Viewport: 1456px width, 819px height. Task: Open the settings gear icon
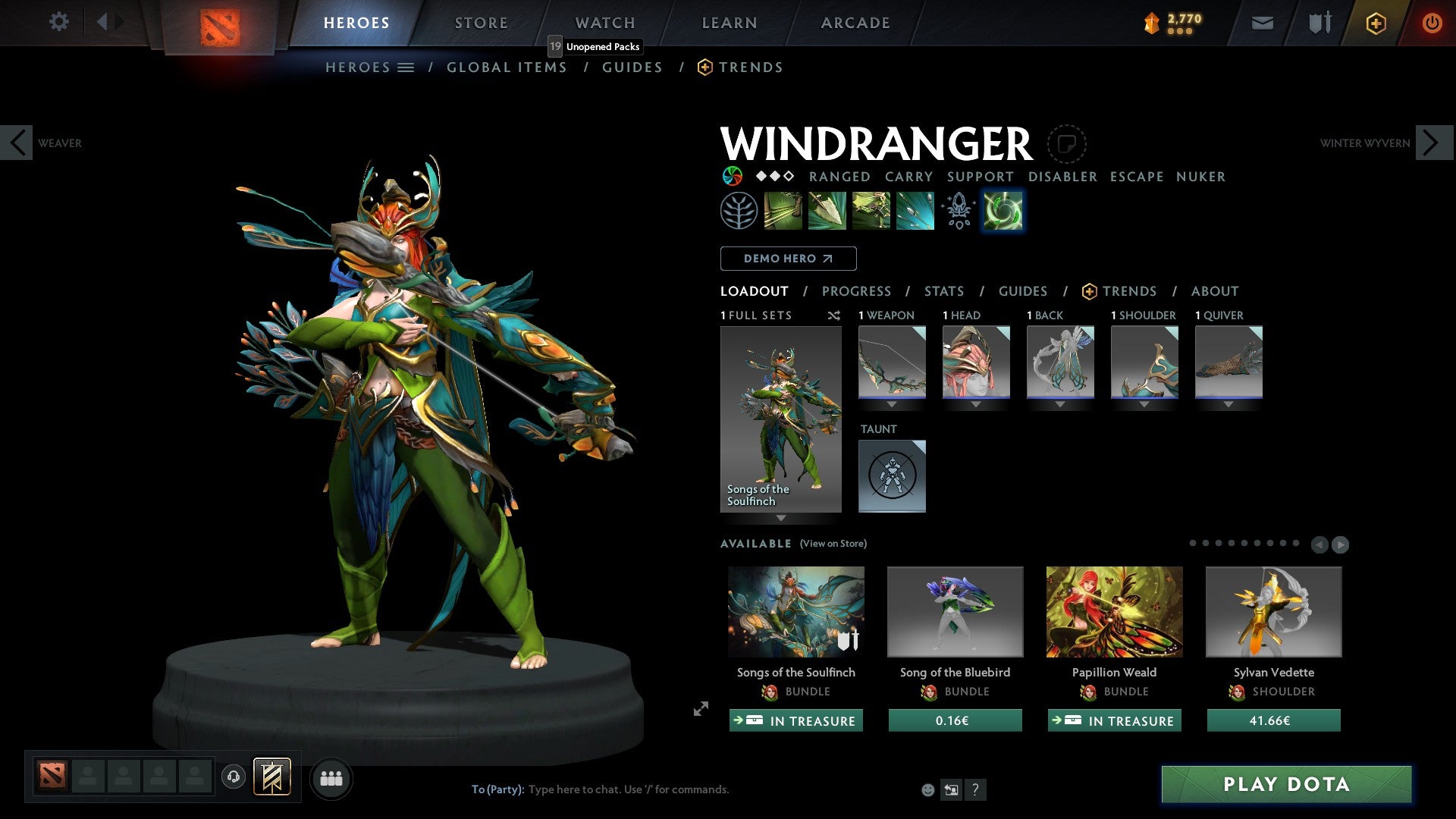[x=58, y=21]
